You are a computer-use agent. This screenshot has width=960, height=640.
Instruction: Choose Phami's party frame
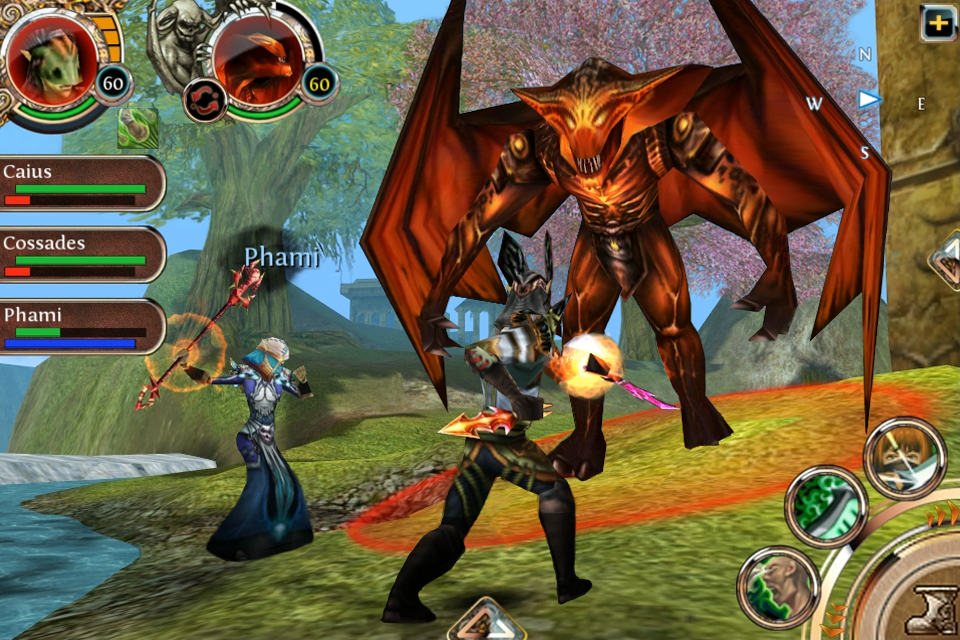(82, 327)
